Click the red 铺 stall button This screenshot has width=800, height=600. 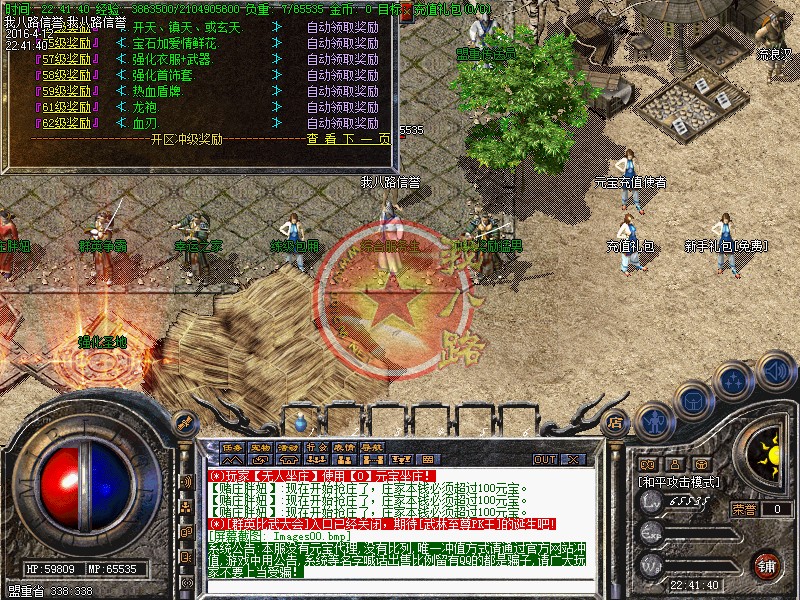pyautogui.click(x=767, y=565)
